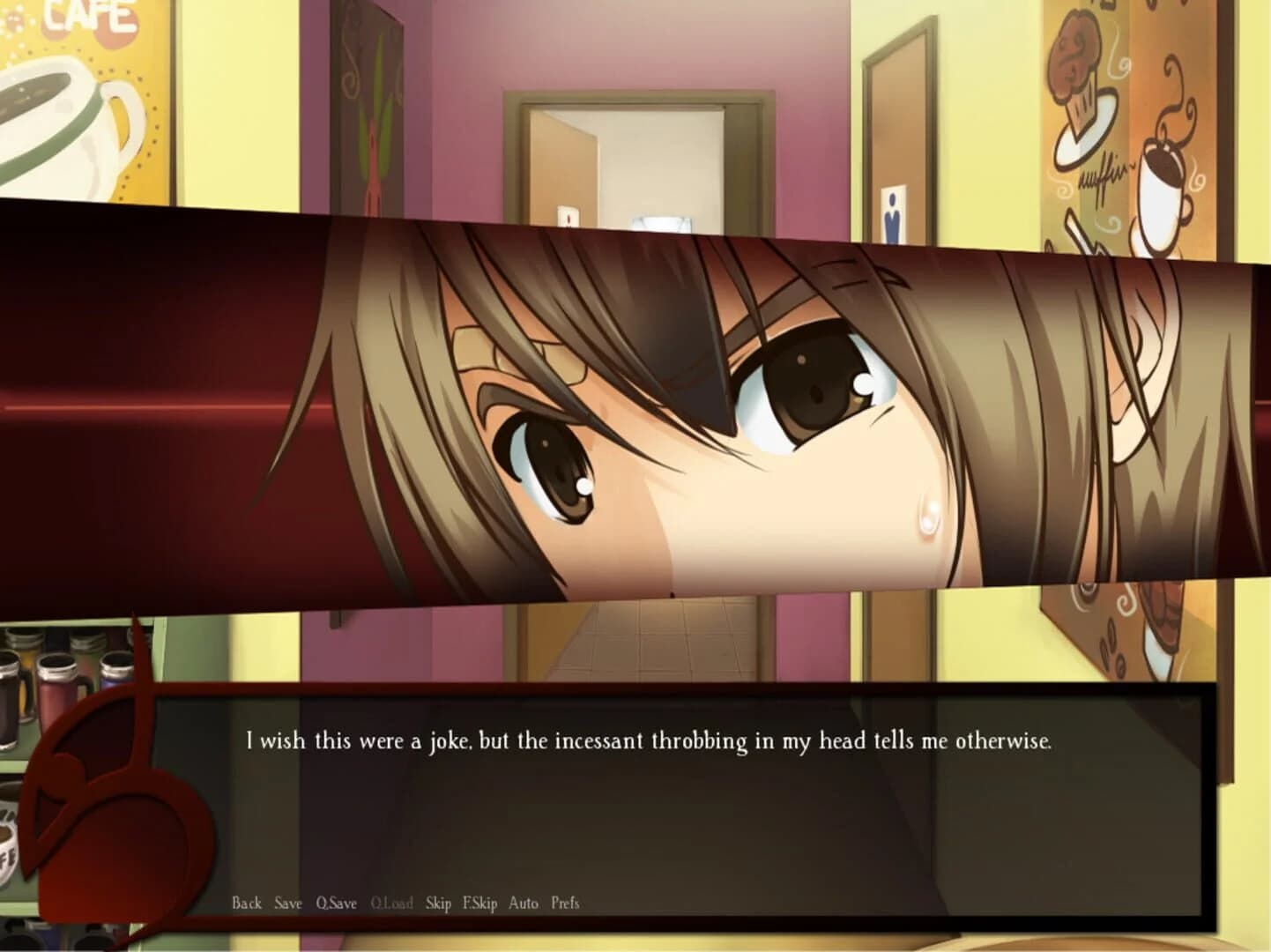Toggle Skip mode on

(438, 903)
